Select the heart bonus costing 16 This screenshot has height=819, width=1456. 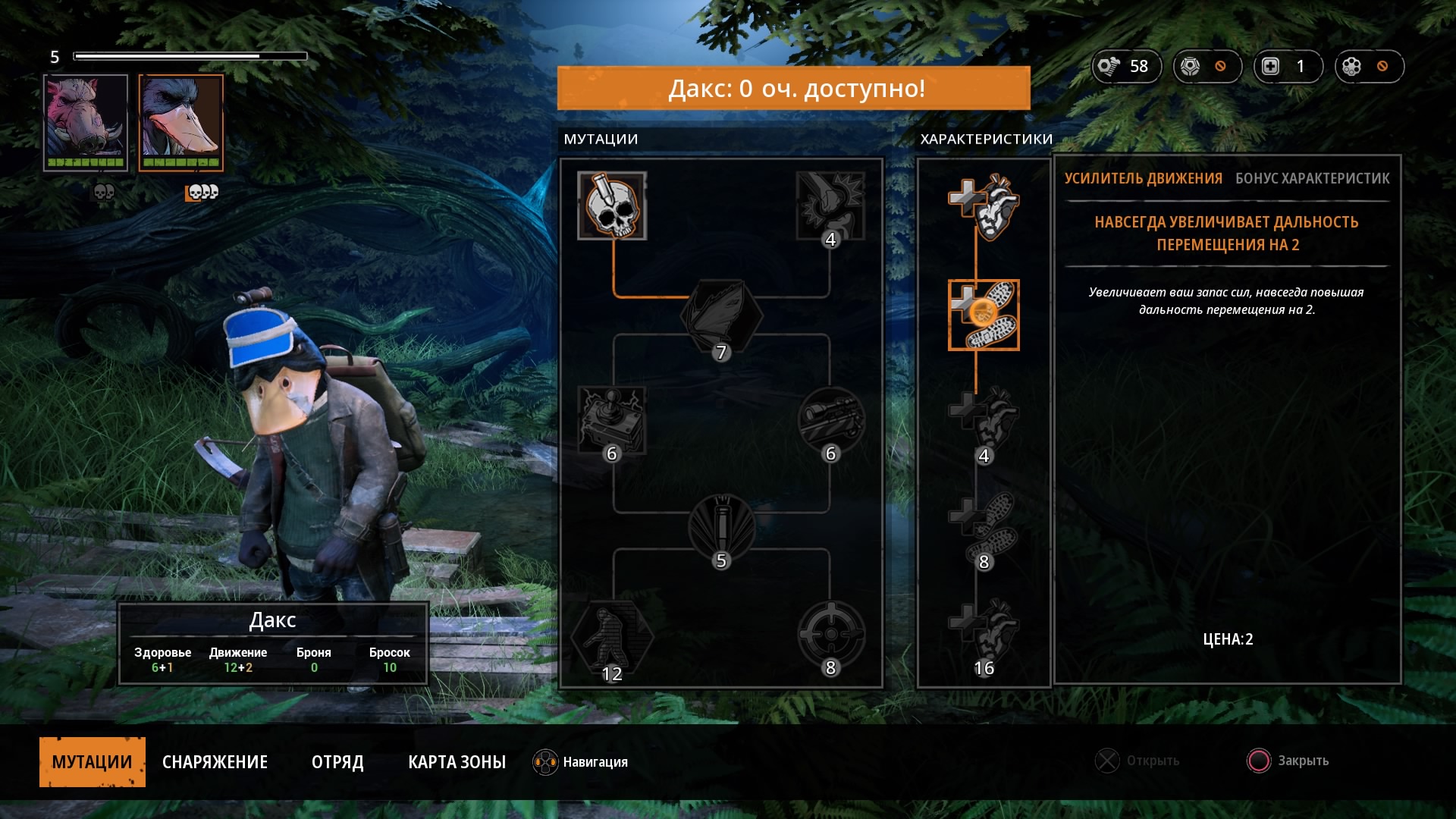984,633
